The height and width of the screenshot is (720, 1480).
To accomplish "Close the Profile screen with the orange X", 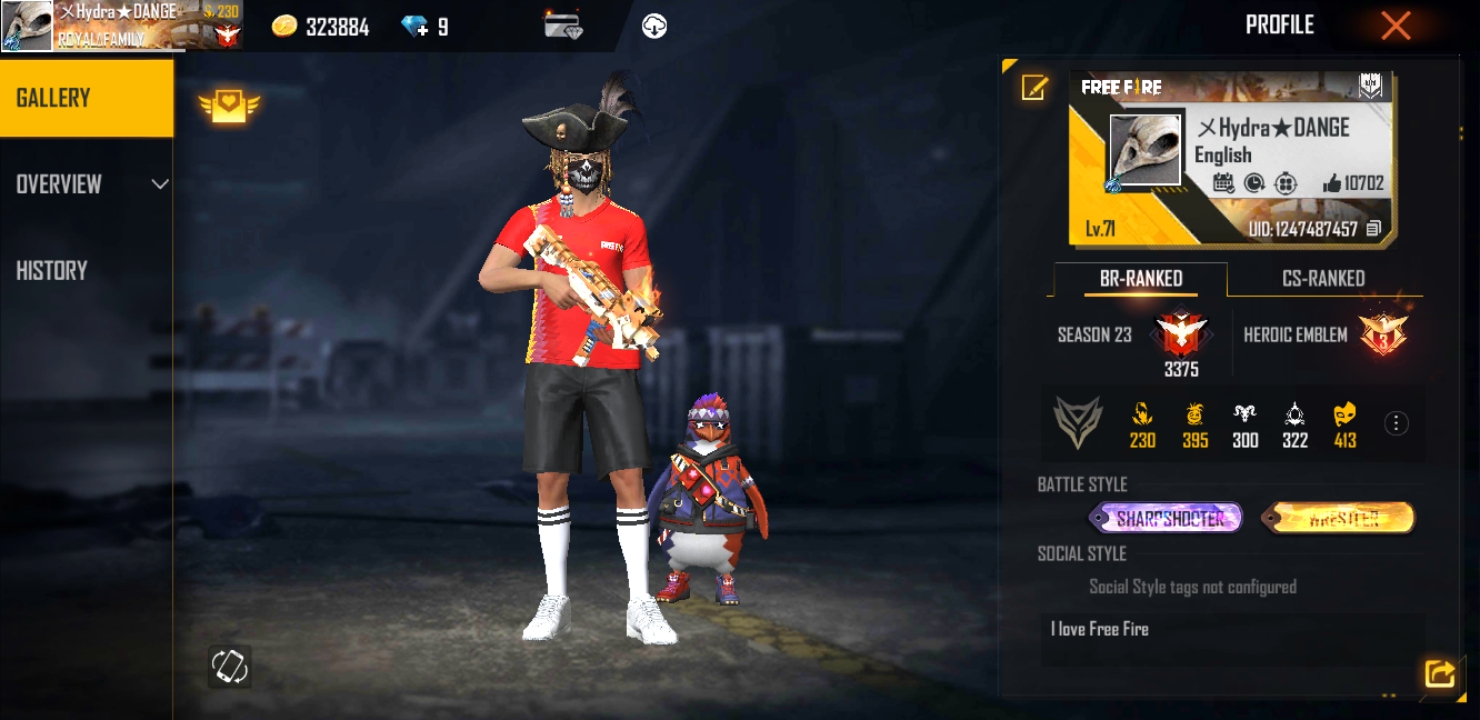I will 1395,26.
